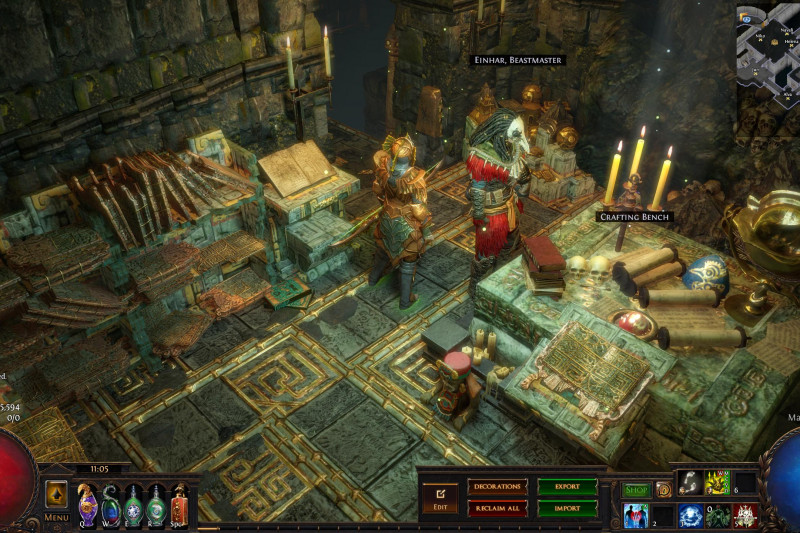Activate the yellow hand skill icon
The width and height of the screenshot is (800, 533).
(x=717, y=483)
